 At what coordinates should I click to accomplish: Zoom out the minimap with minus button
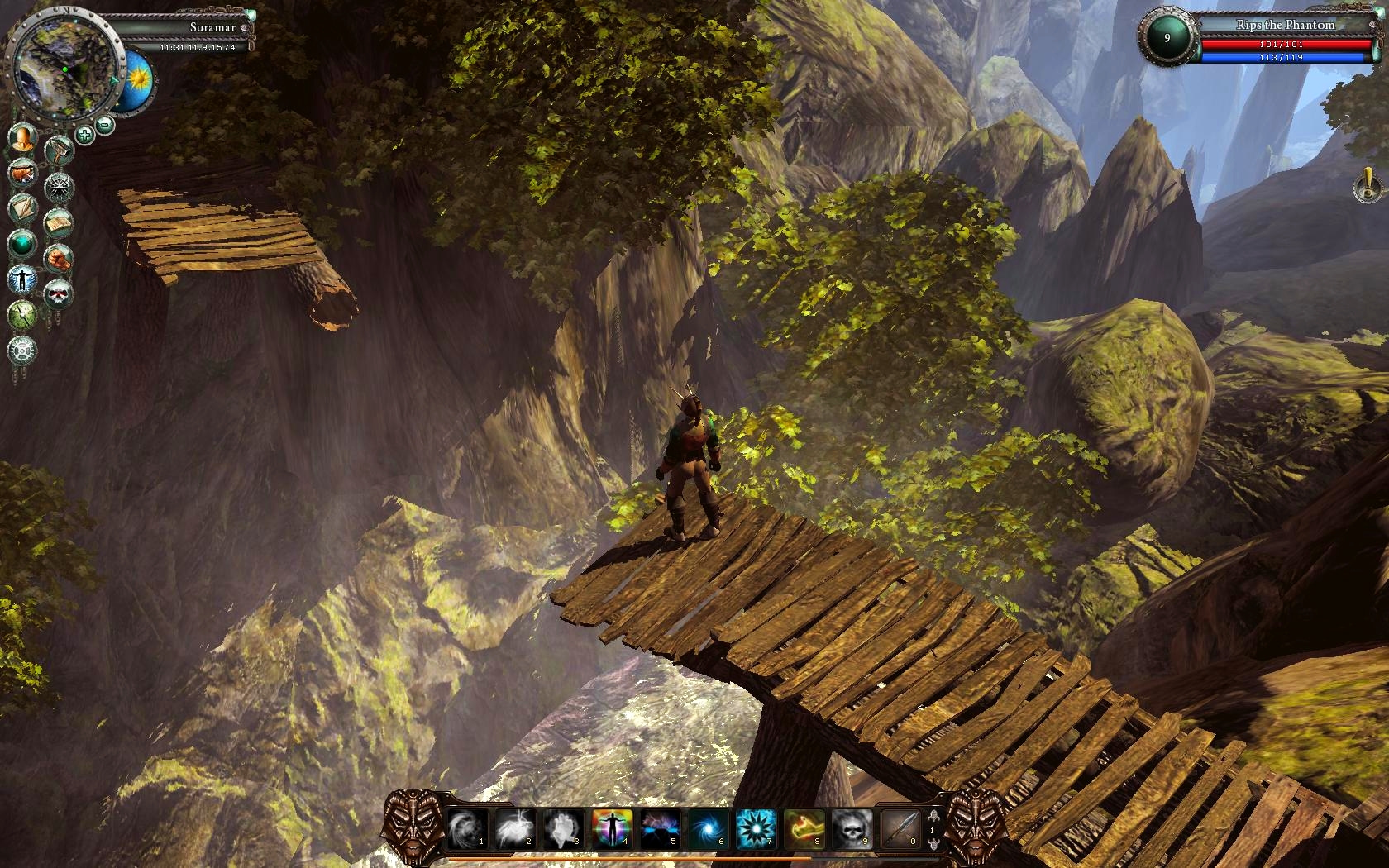pyautogui.click(x=105, y=125)
